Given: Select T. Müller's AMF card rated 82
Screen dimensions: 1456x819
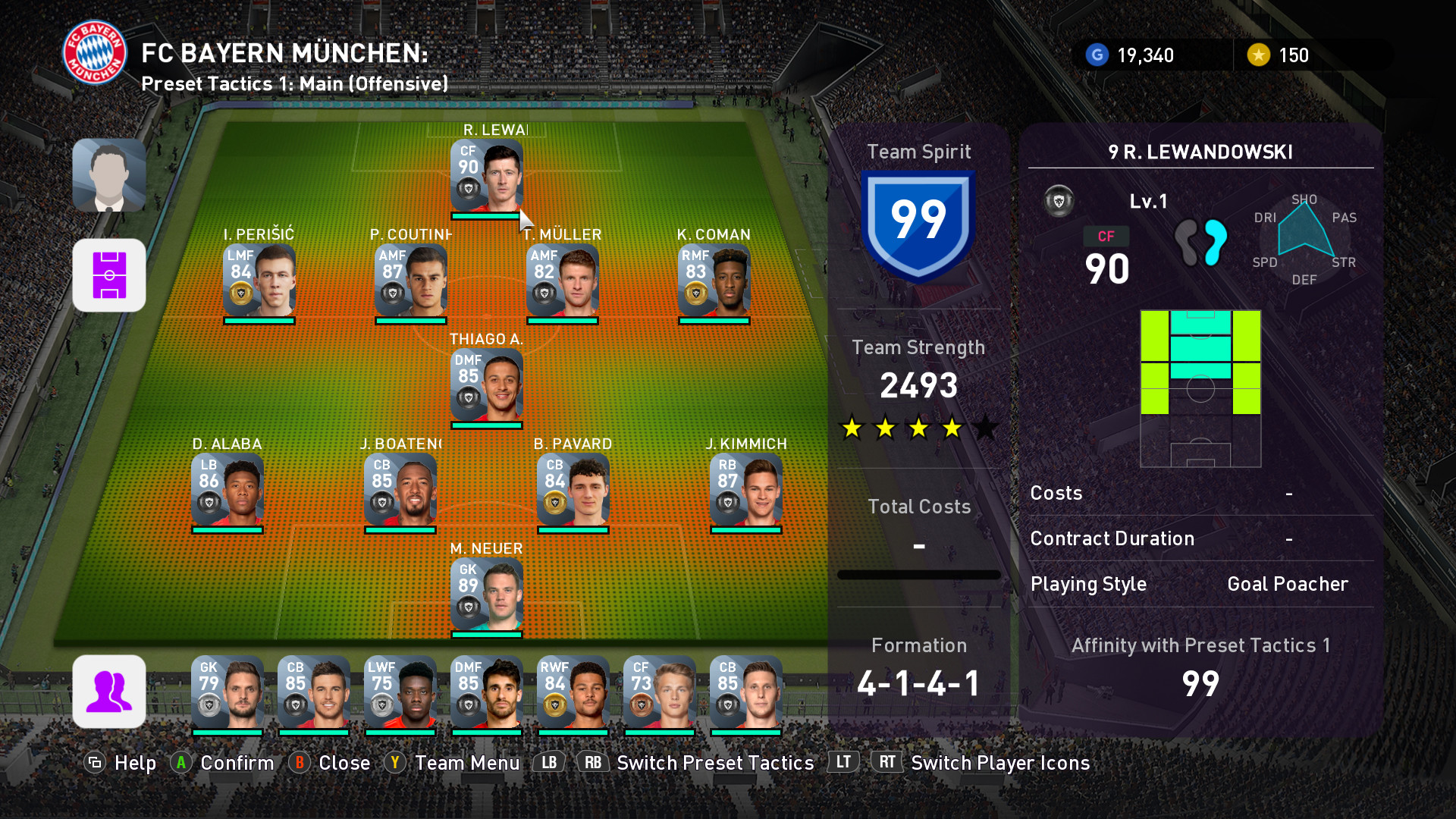Looking at the screenshot, I should click(x=562, y=281).
